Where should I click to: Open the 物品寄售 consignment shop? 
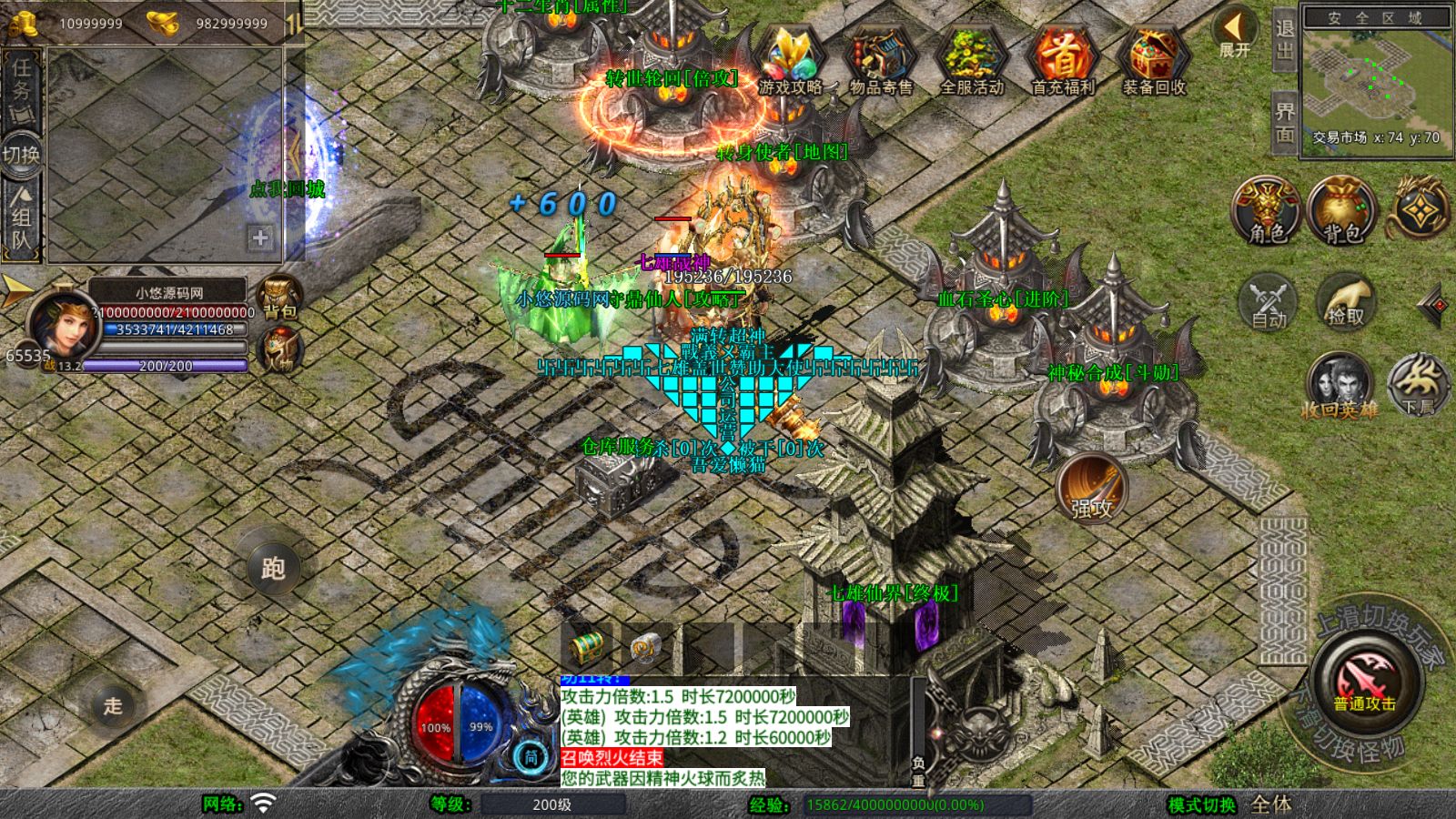(880, 61)
